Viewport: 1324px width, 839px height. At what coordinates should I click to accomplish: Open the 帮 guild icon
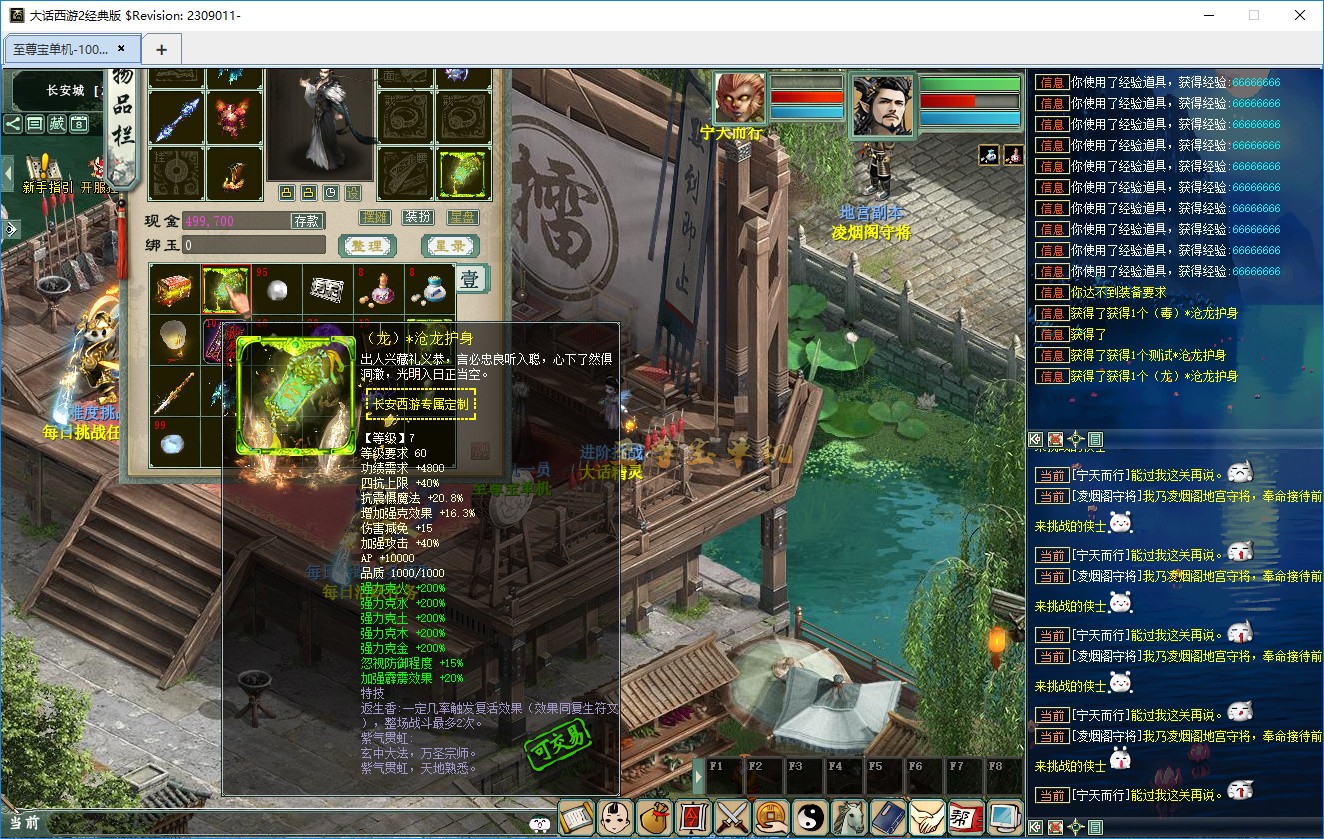coord(965,817)
